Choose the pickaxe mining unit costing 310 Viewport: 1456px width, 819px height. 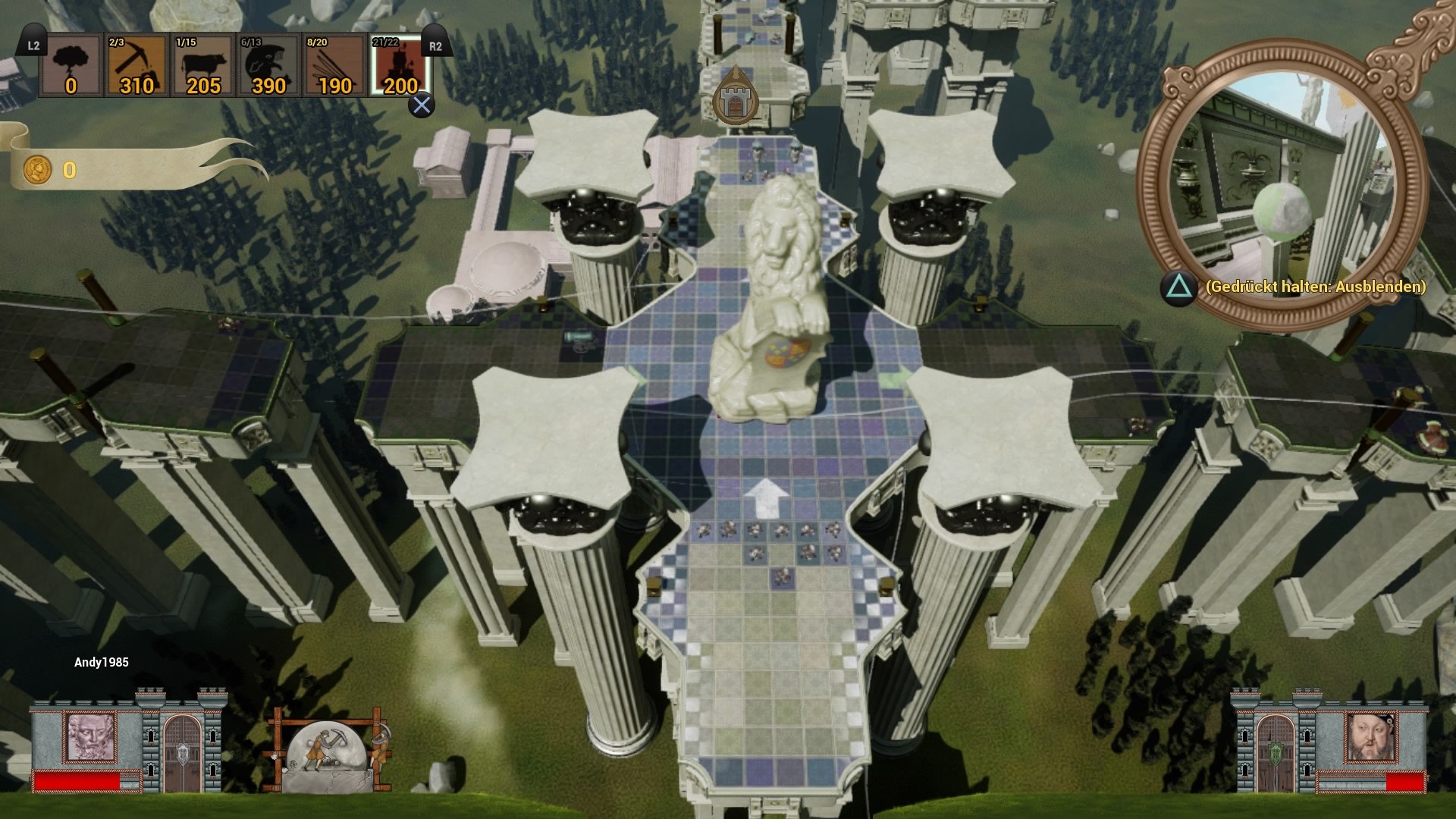[136, 66]
